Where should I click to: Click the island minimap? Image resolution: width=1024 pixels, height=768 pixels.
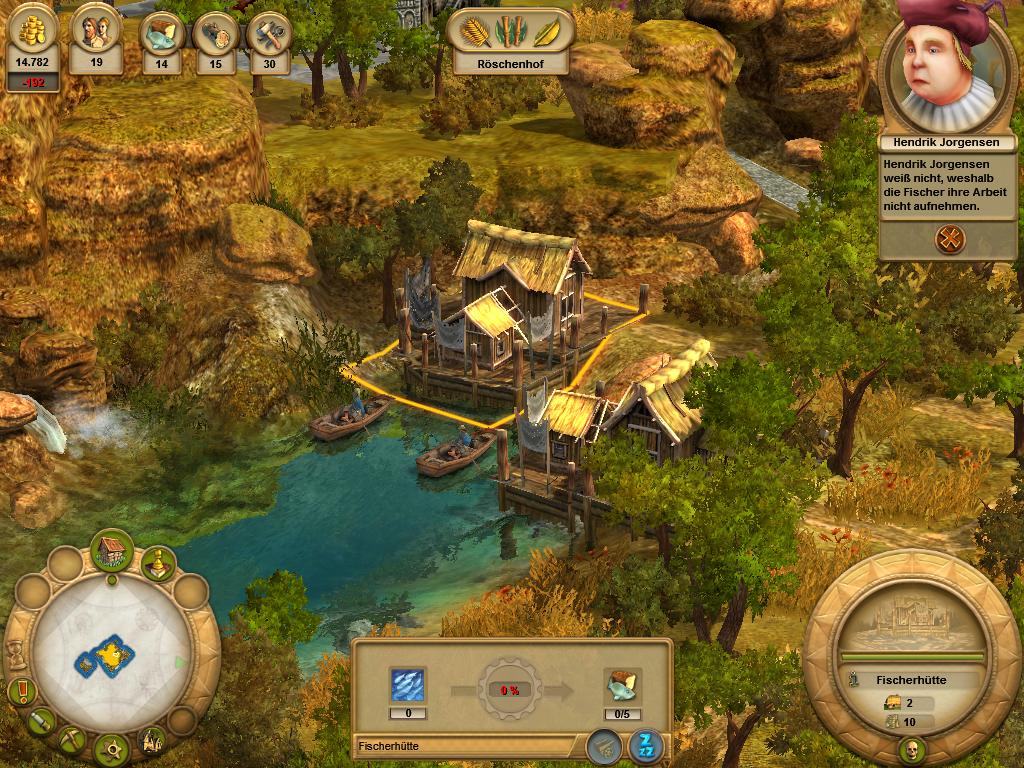[x=103, y=655]
